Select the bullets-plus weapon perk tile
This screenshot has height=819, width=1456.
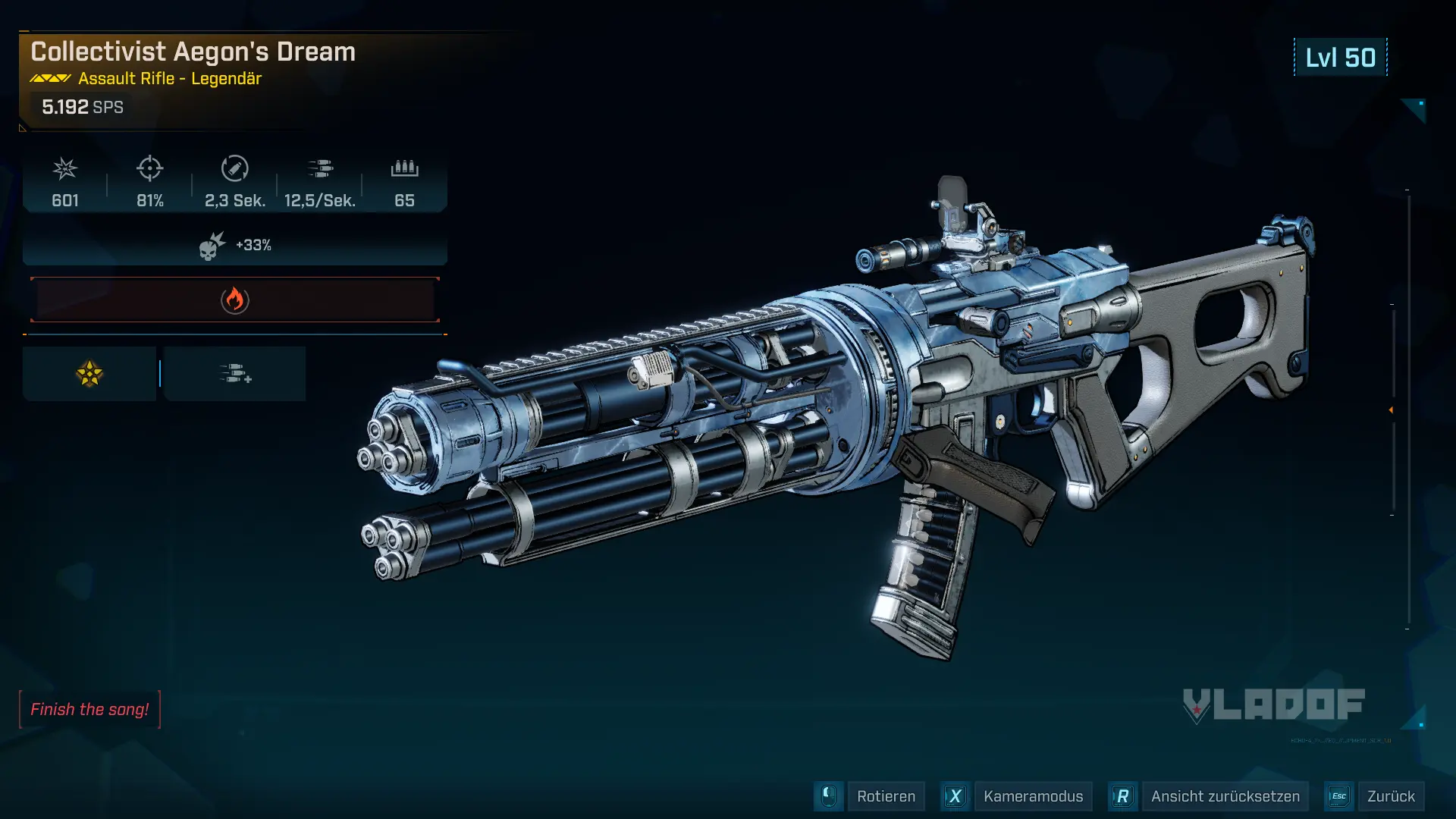tap(235, 374)
